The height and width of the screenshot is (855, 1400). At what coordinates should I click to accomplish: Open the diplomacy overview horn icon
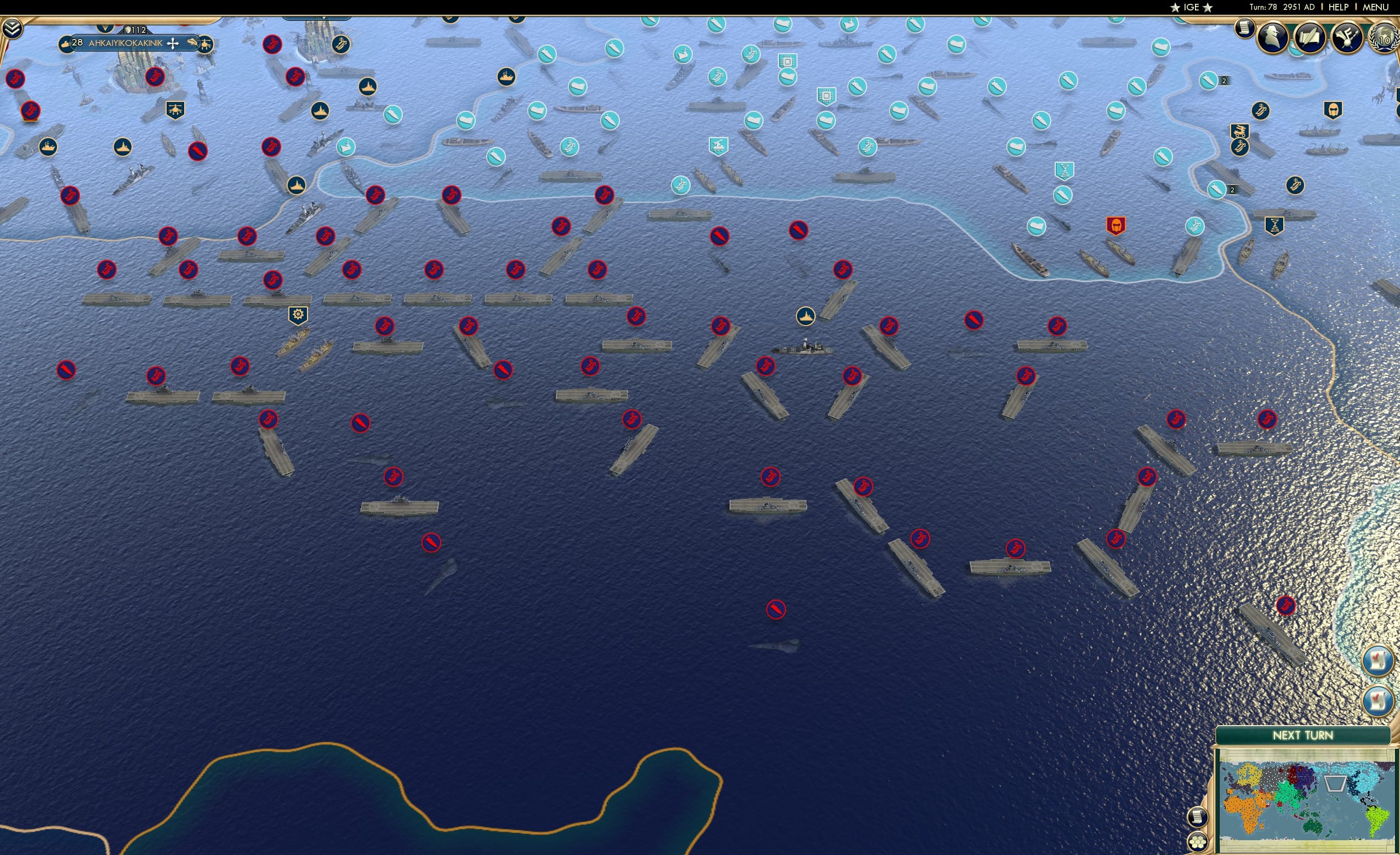1347,37
